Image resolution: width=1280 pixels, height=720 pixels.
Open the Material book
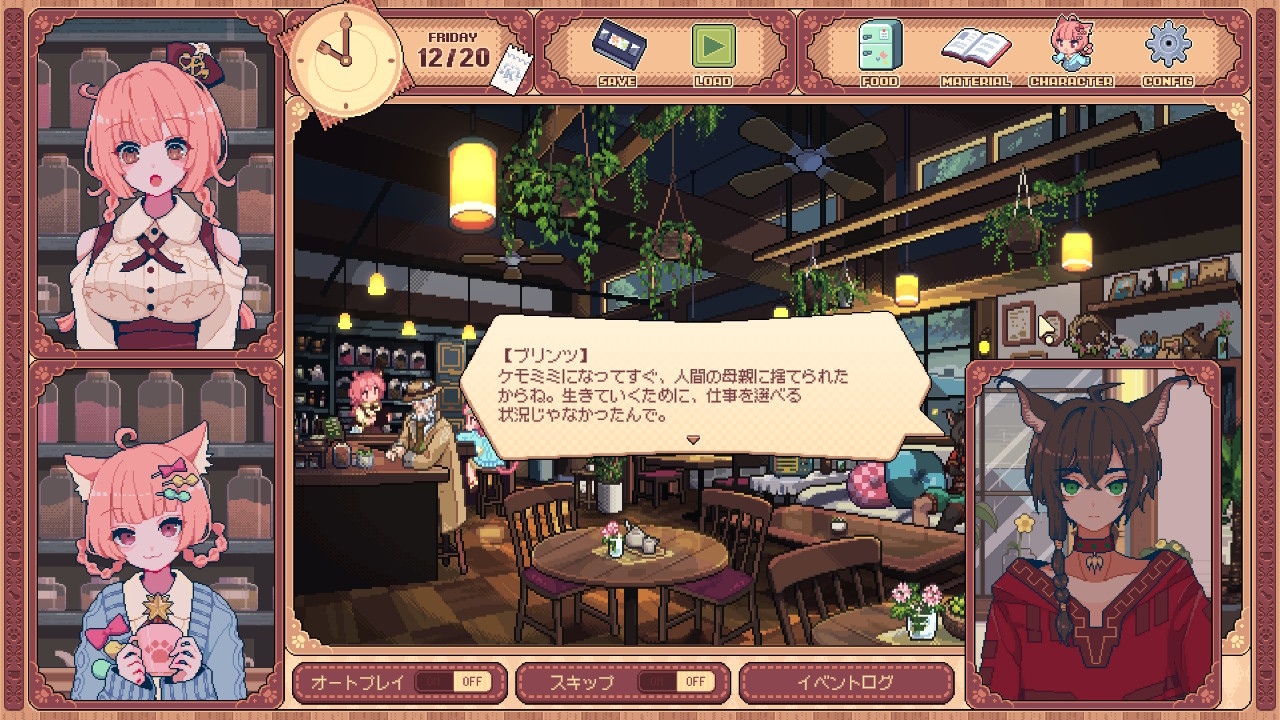(974, 48)
